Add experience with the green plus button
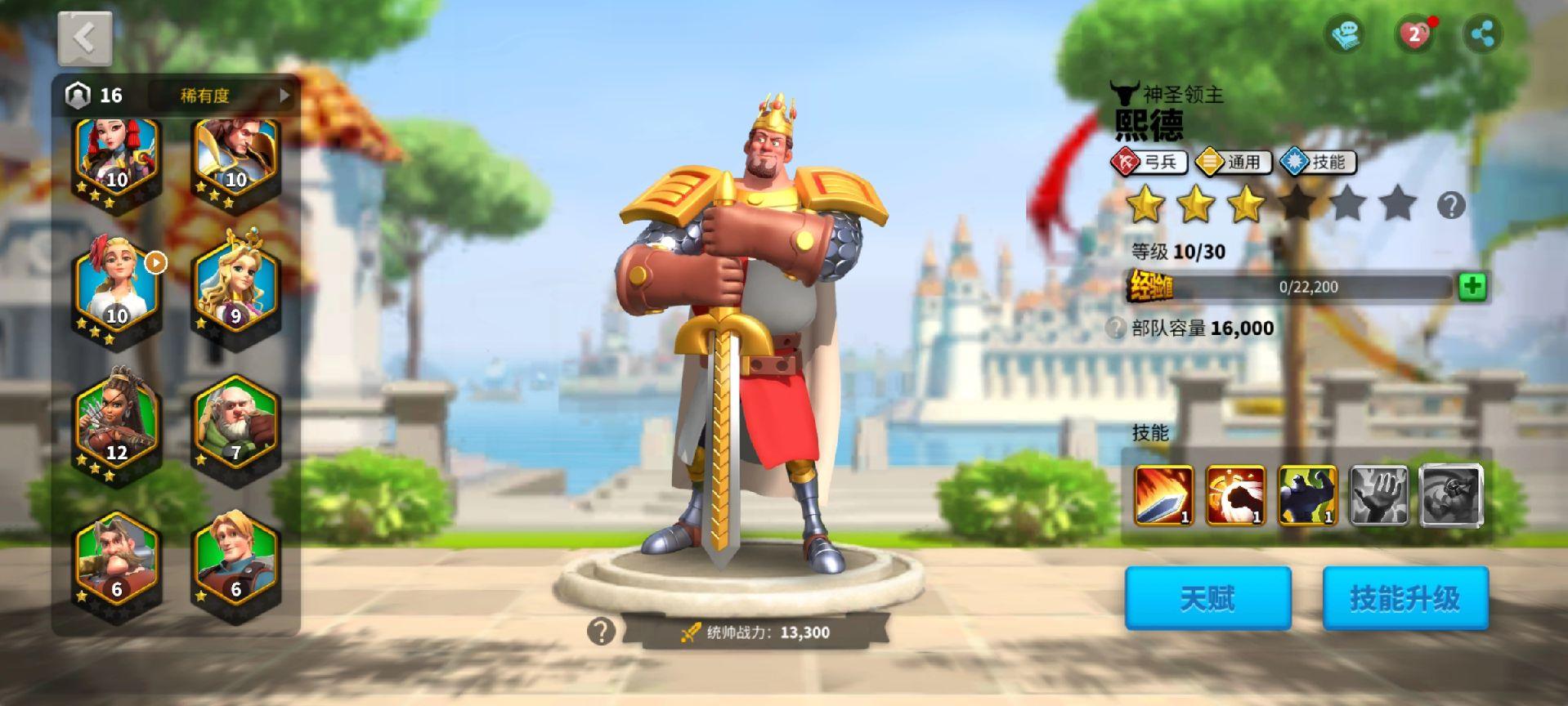Image resolution: width=1568 pixels, height=706 pixels. click(1472, 287)
